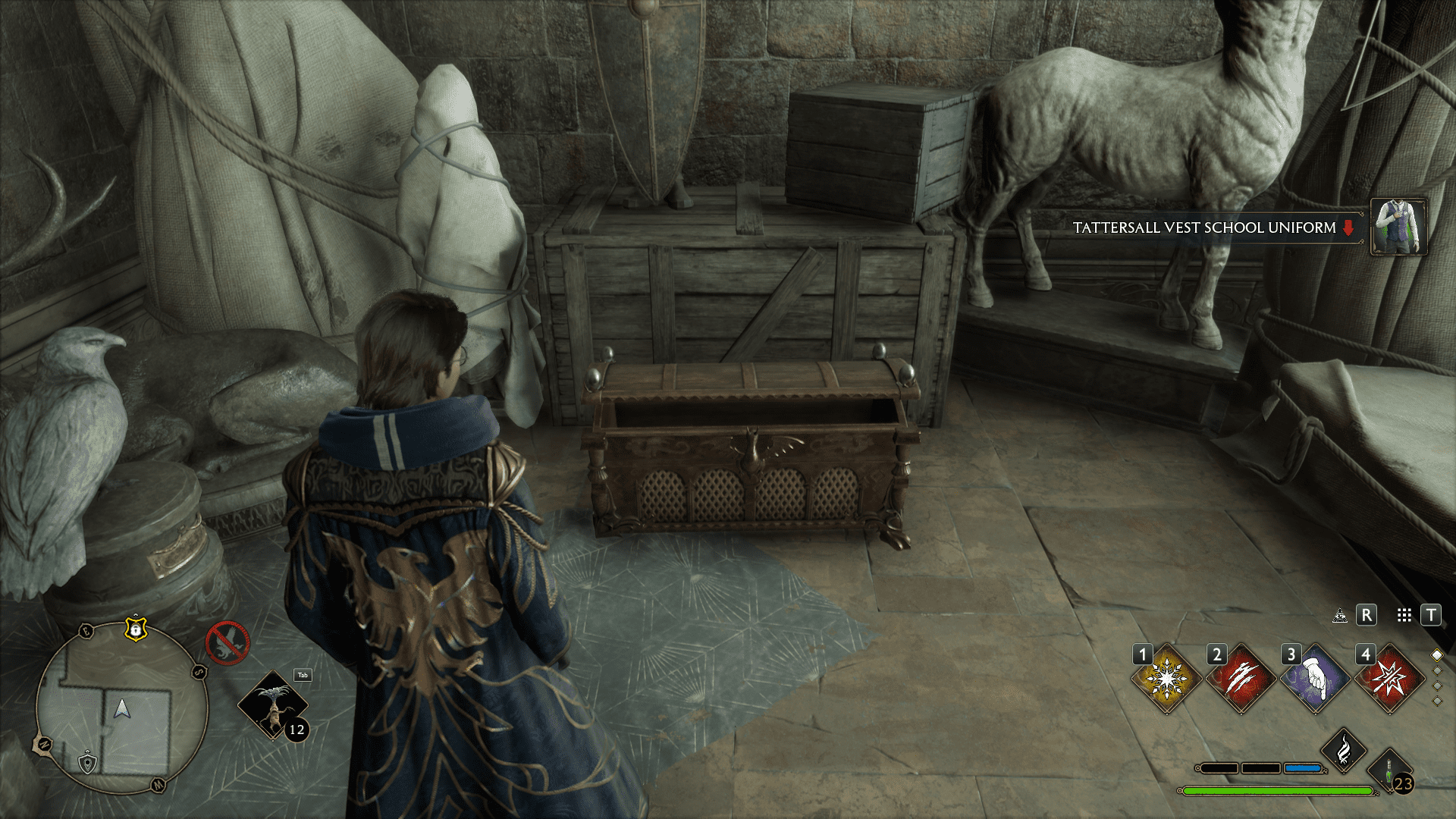
Task: Open the spell diamond grid selector
Action: pos(1404,616)
